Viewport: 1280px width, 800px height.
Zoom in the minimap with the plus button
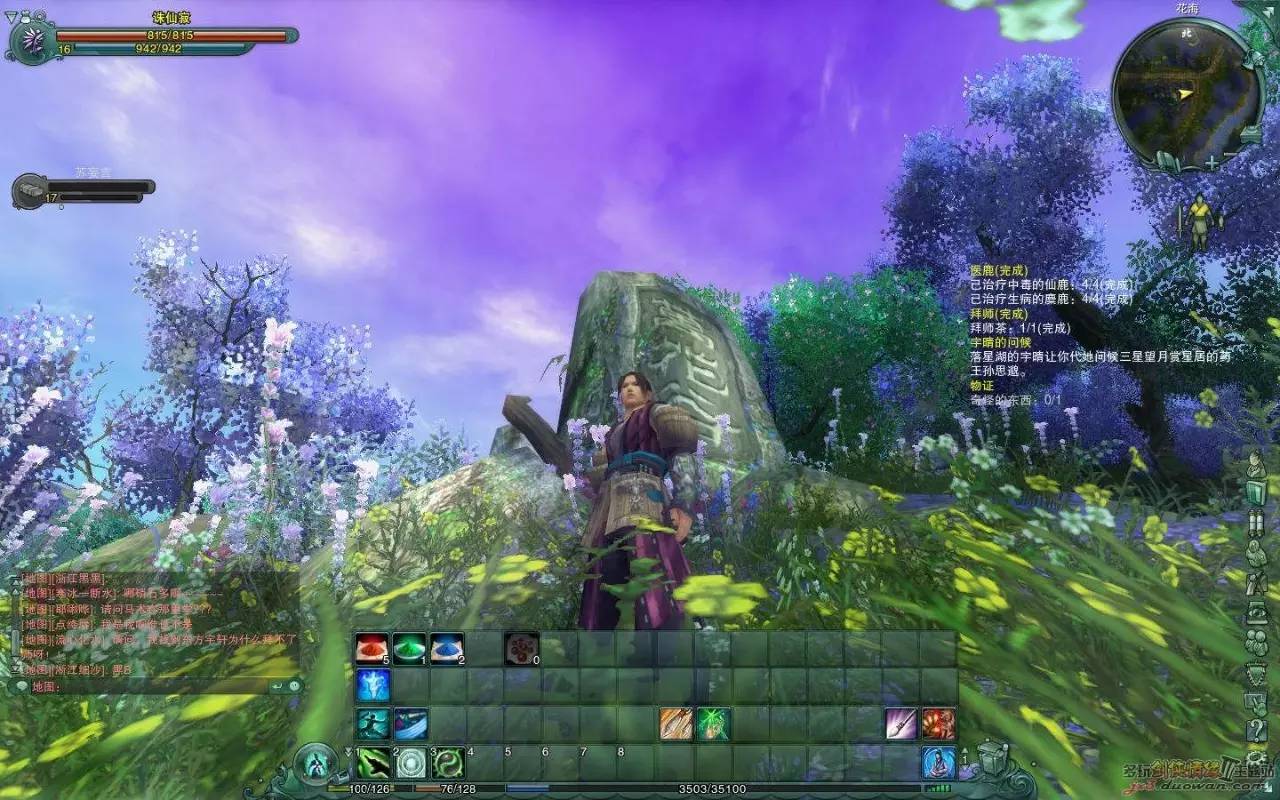pos(1212,161)
